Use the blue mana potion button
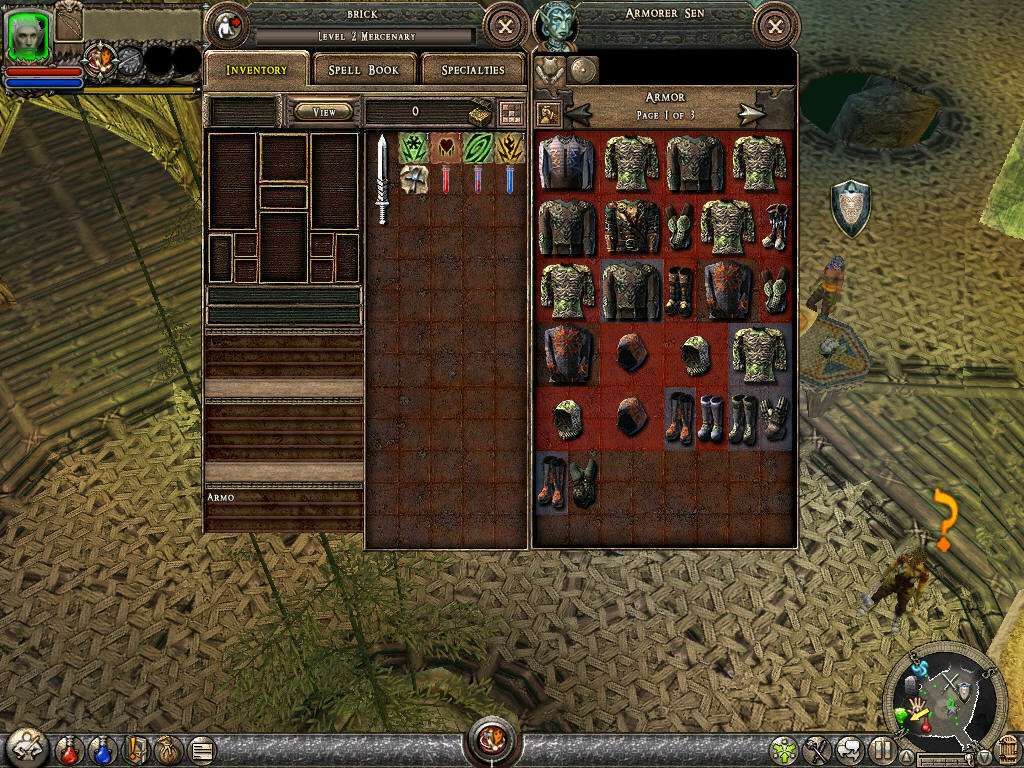 pyautogui.click(x=102, y=748)
